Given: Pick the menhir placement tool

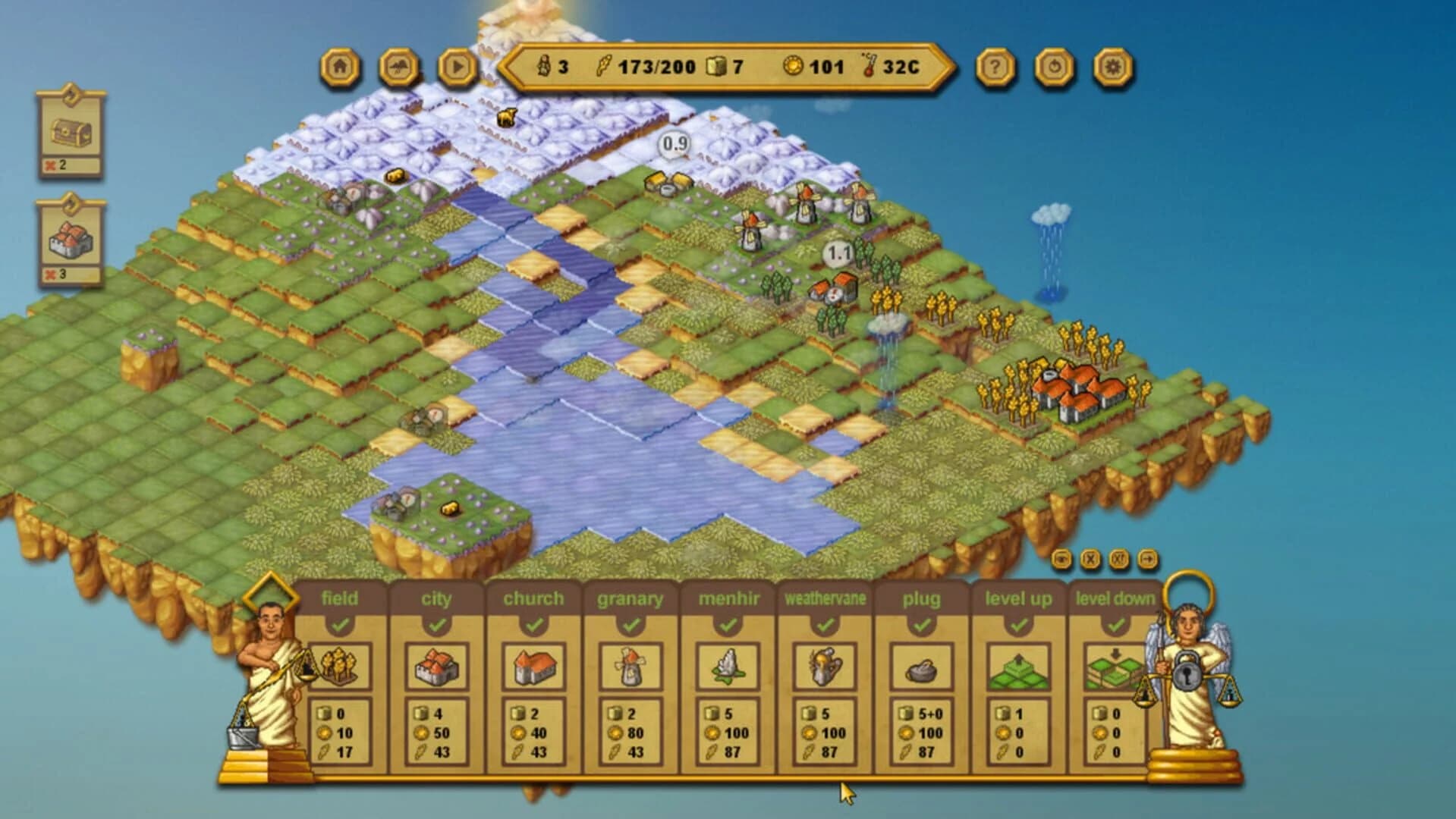Looking at the screenshot, I should [x=728, y=667].
